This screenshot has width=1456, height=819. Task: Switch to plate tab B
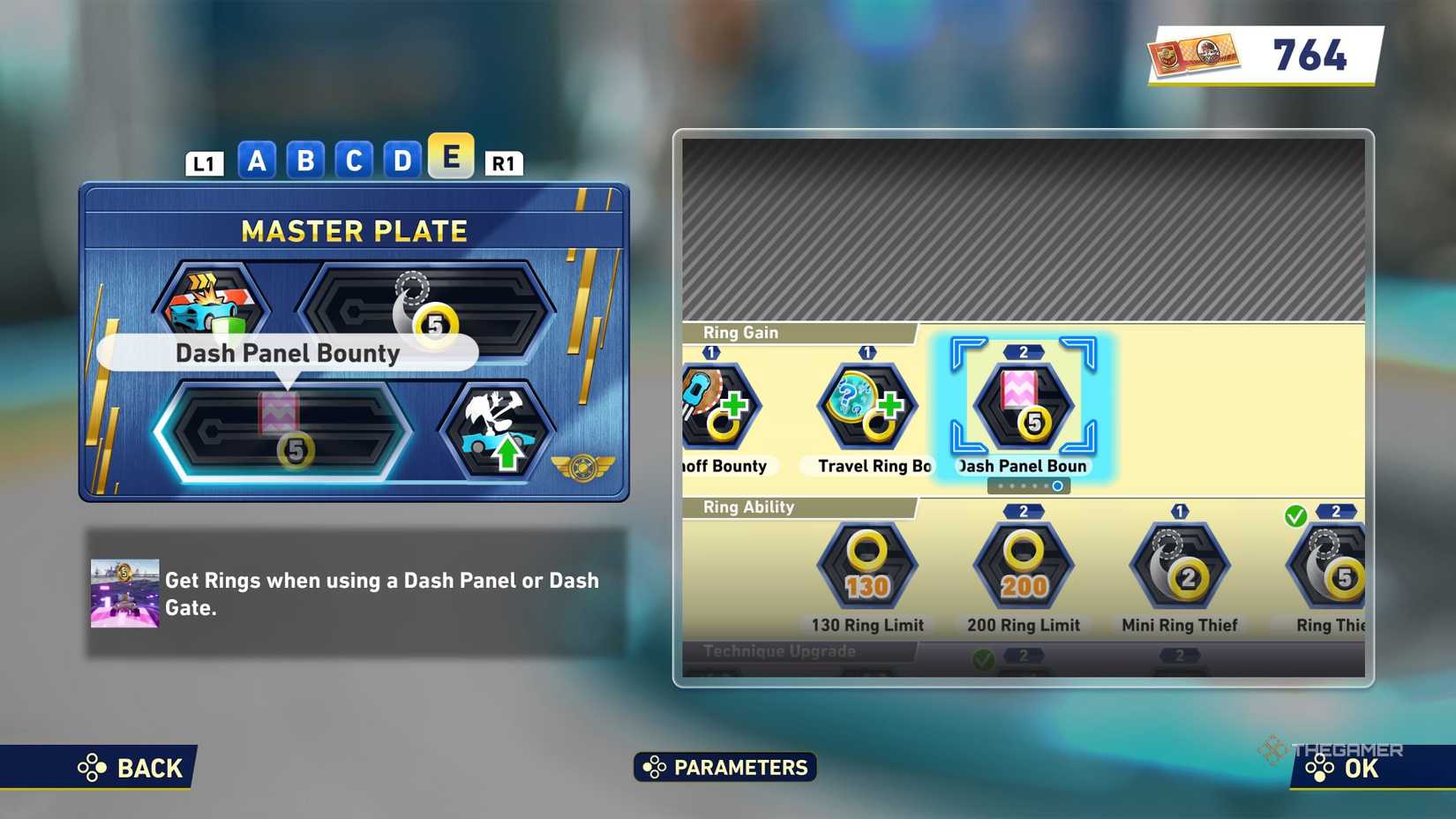305,161
